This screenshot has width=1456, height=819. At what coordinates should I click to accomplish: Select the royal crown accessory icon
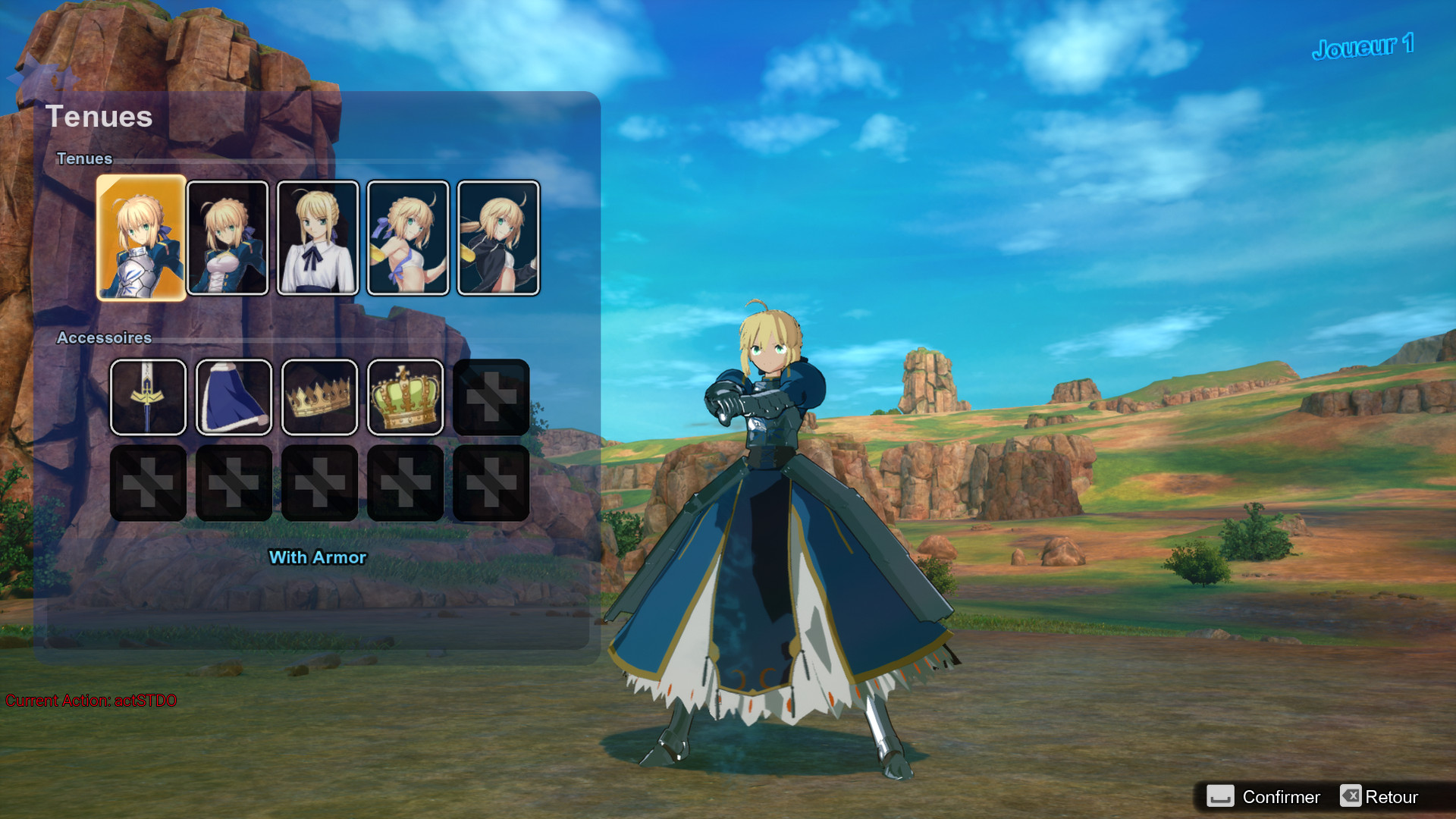click(405, 397)
